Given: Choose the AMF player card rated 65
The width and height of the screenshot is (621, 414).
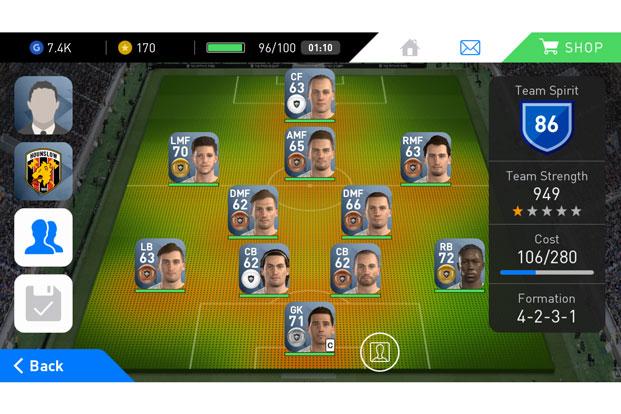Looking at the screenshot, I should 309,153.
